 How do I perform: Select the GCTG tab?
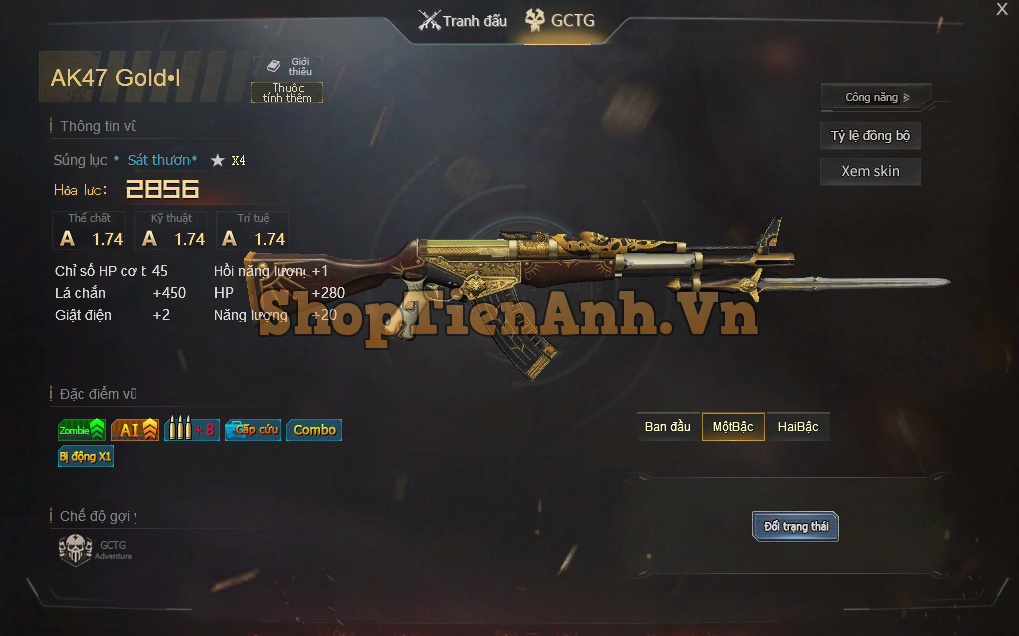(x=560, y=21)
